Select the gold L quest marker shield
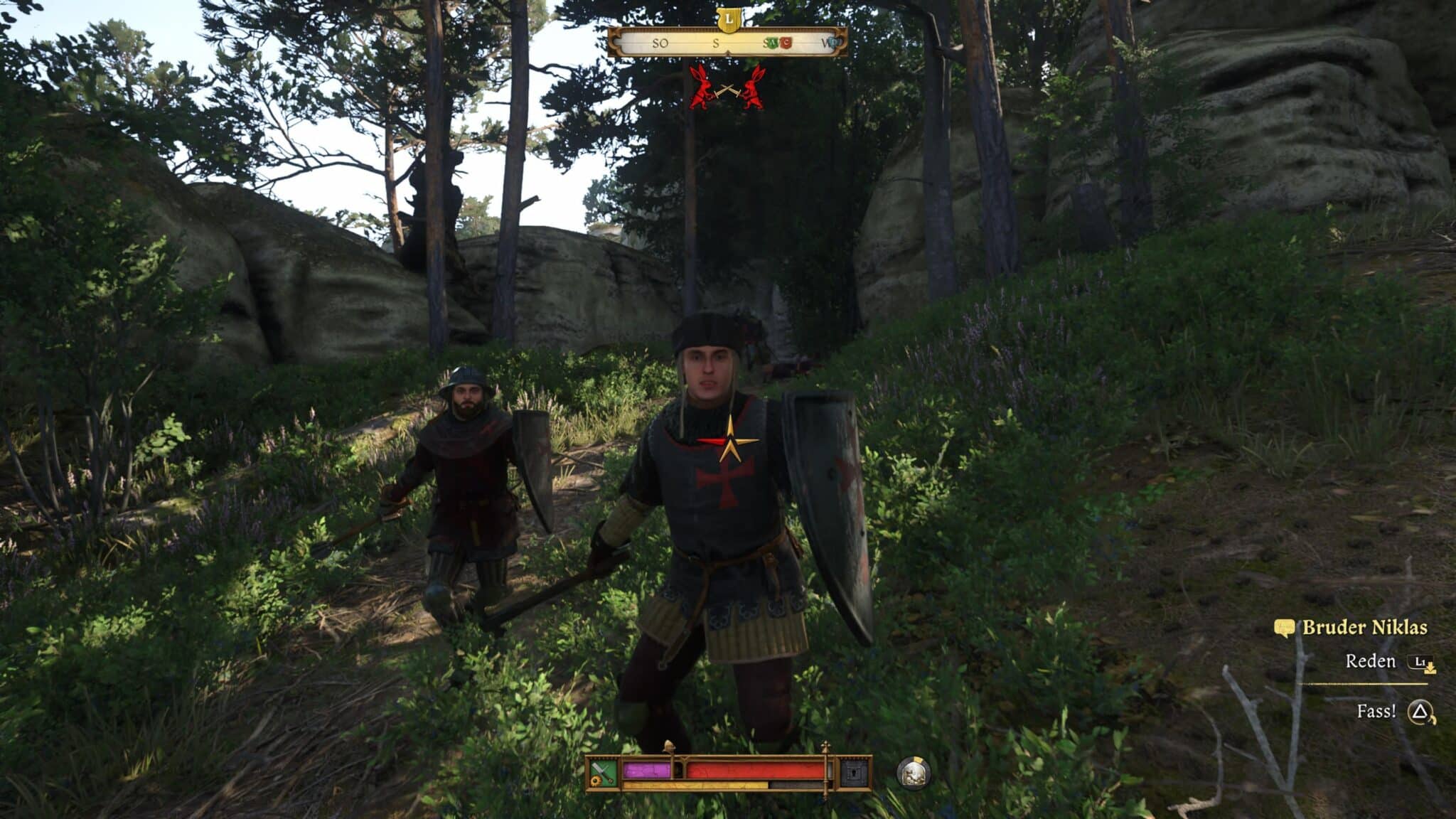The height and width of the screenshot is (819, 1456). pyautogui.click(x=728, y=19)
